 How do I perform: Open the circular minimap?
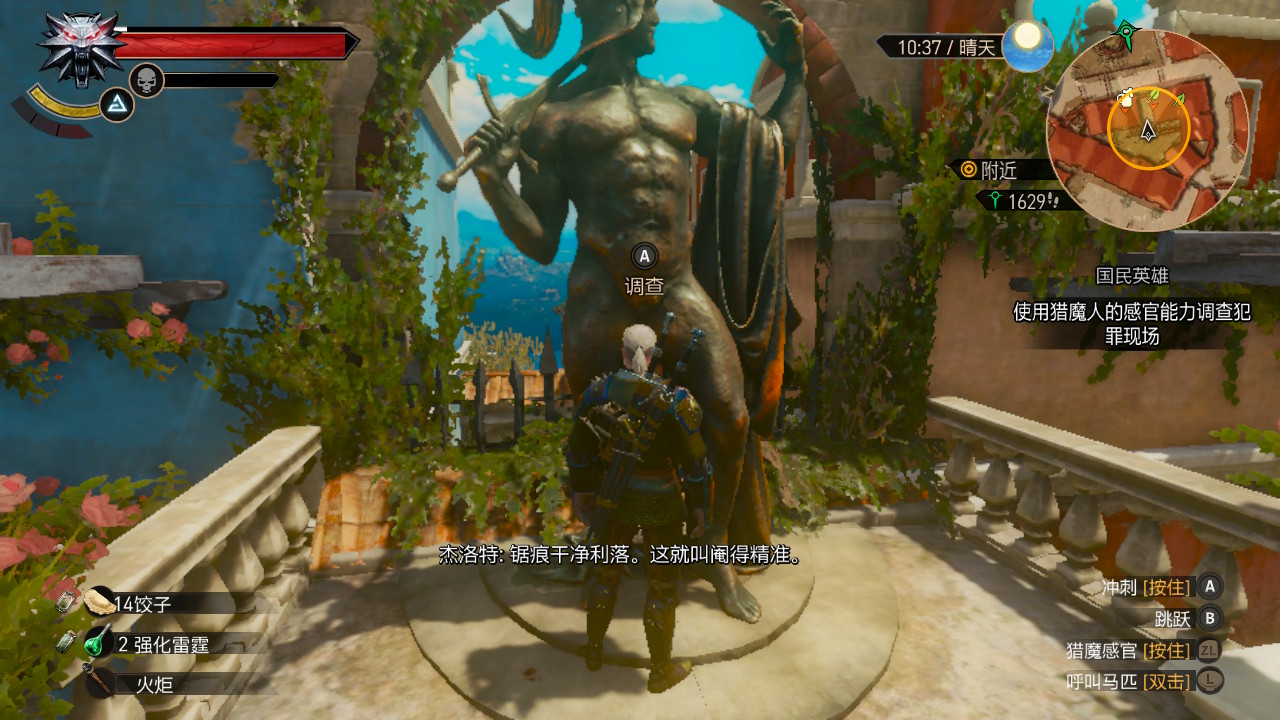coord(1148,130)
